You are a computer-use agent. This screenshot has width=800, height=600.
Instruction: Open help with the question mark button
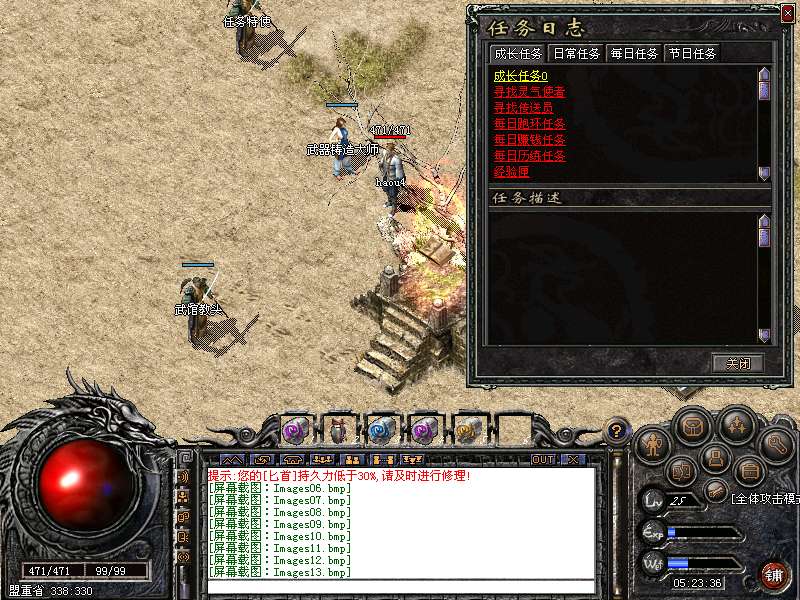coord(619,431)
